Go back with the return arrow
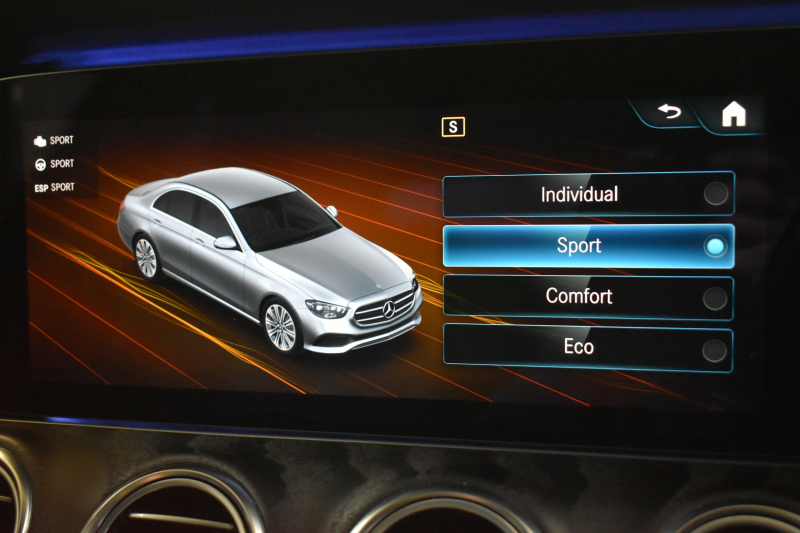The height and width of the screenshot is (533, 800). (669, 112)
